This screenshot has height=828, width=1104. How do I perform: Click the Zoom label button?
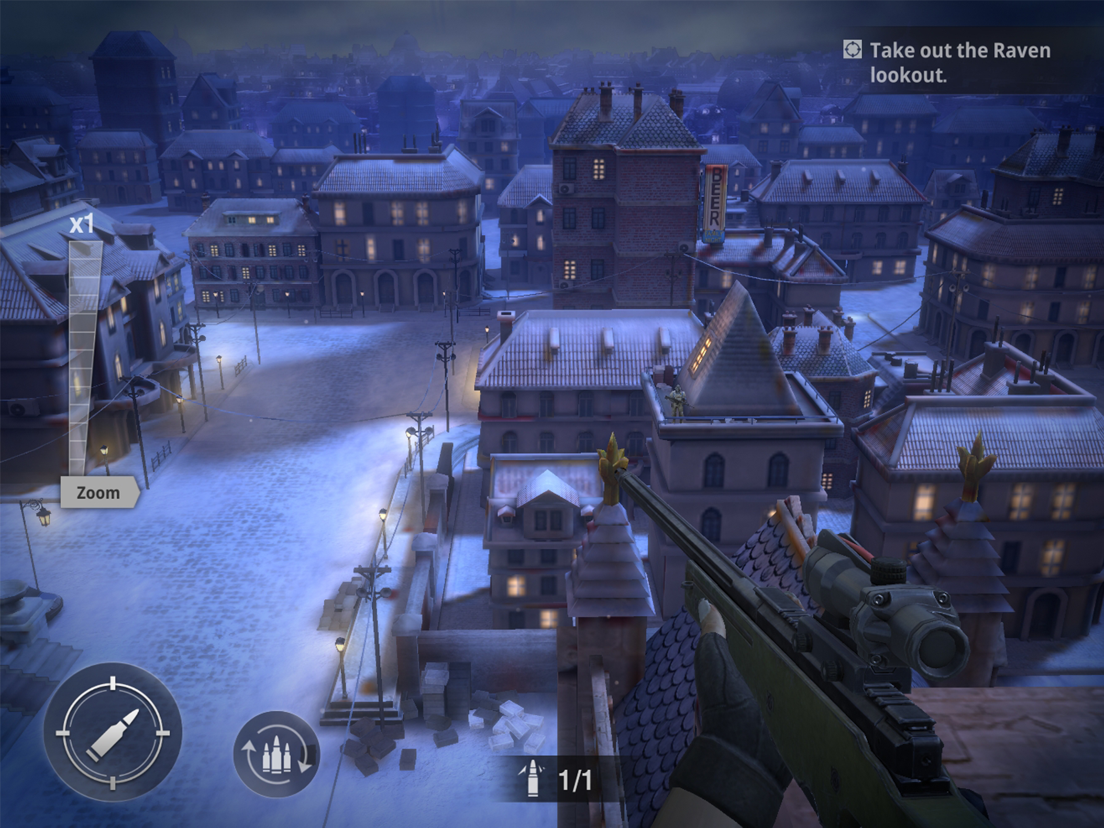click(98, 492)
